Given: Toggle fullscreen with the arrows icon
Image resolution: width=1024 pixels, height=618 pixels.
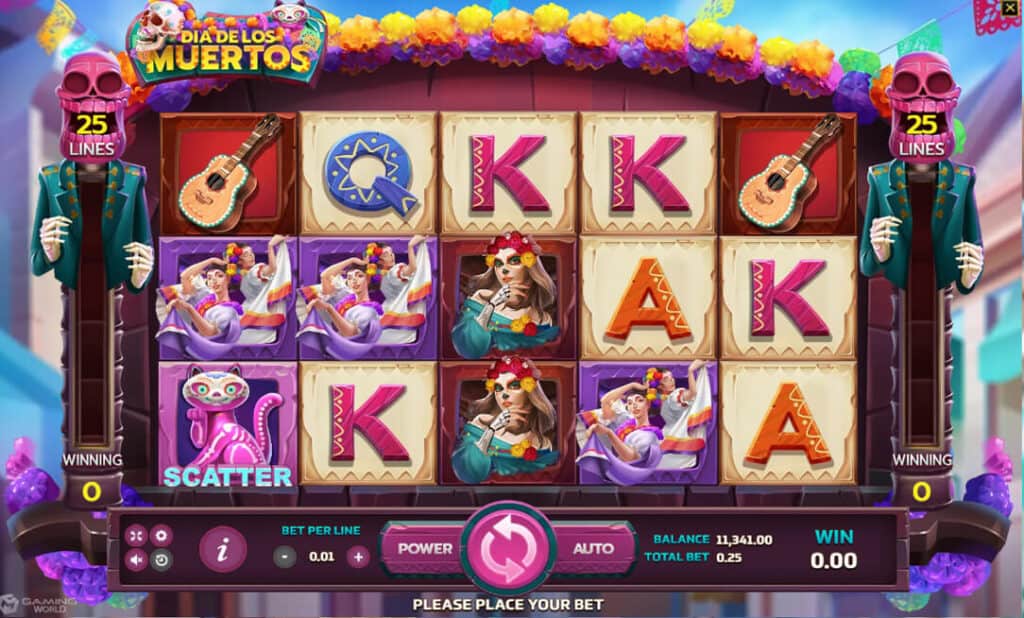Looking at the screenshot, I should click(x=136, y=537).
